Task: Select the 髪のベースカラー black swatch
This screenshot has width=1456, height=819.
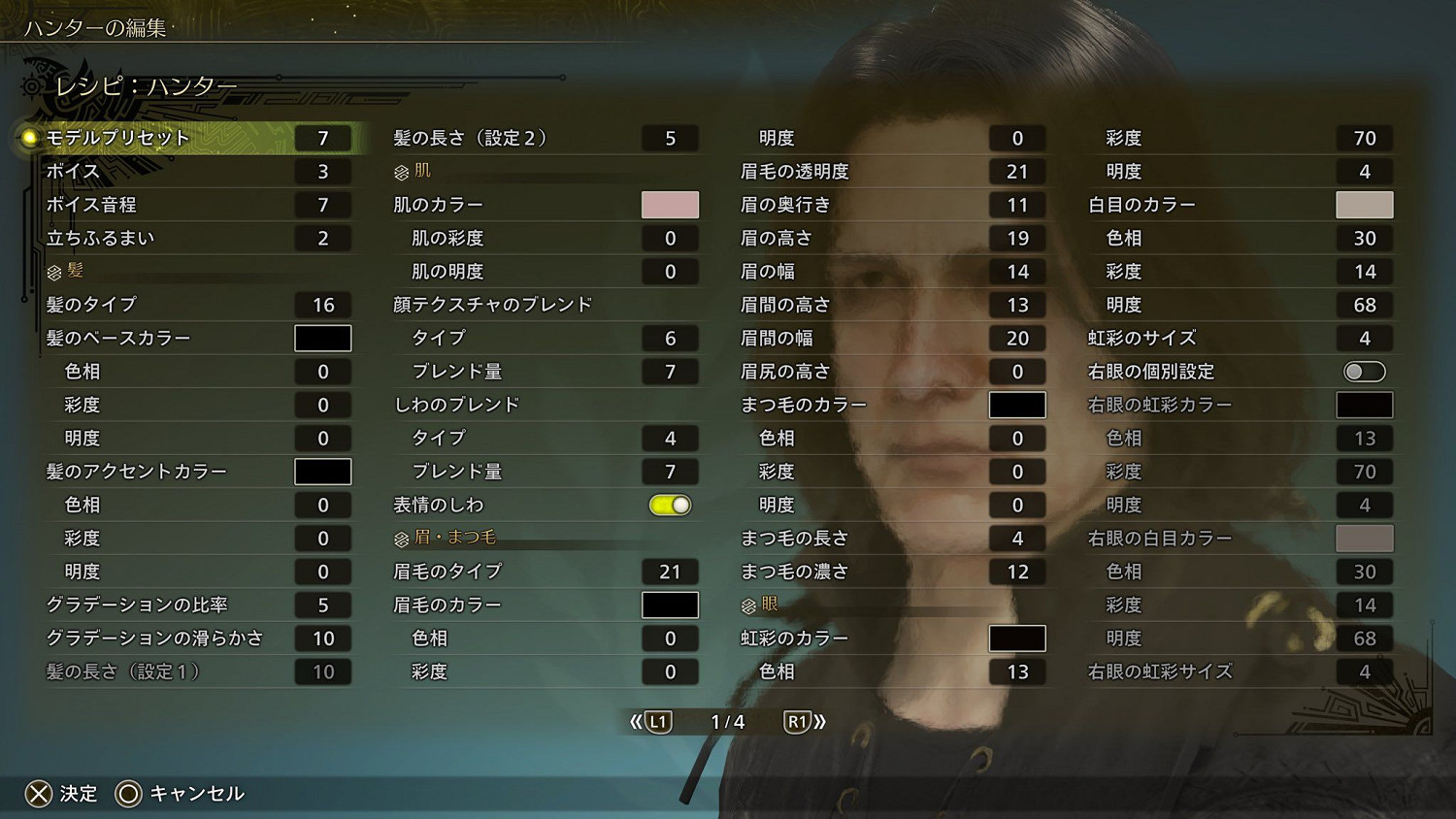Action: point(322,338)
